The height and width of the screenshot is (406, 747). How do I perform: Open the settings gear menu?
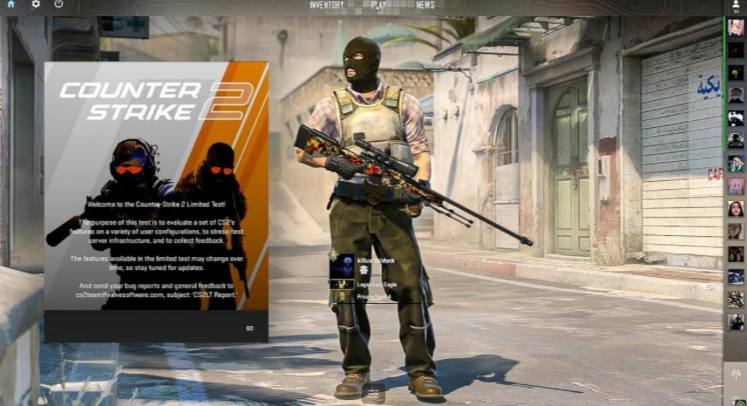[36, 4]
